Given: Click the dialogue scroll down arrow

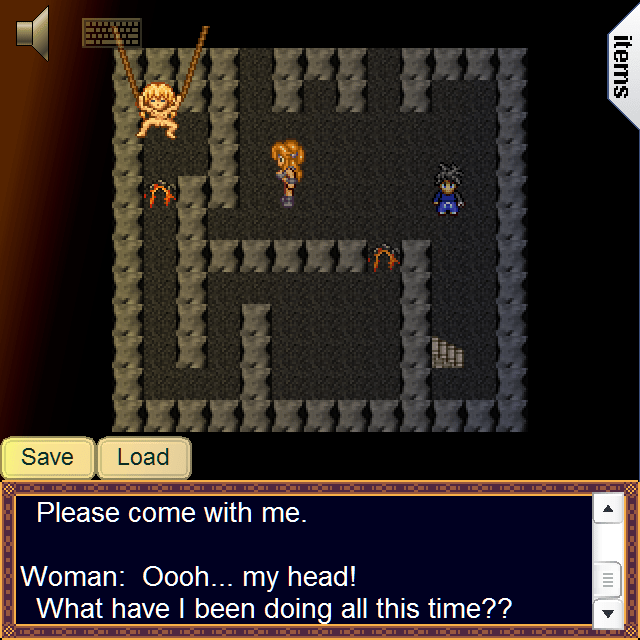Looking at the screenshot, I should [608, 611].
